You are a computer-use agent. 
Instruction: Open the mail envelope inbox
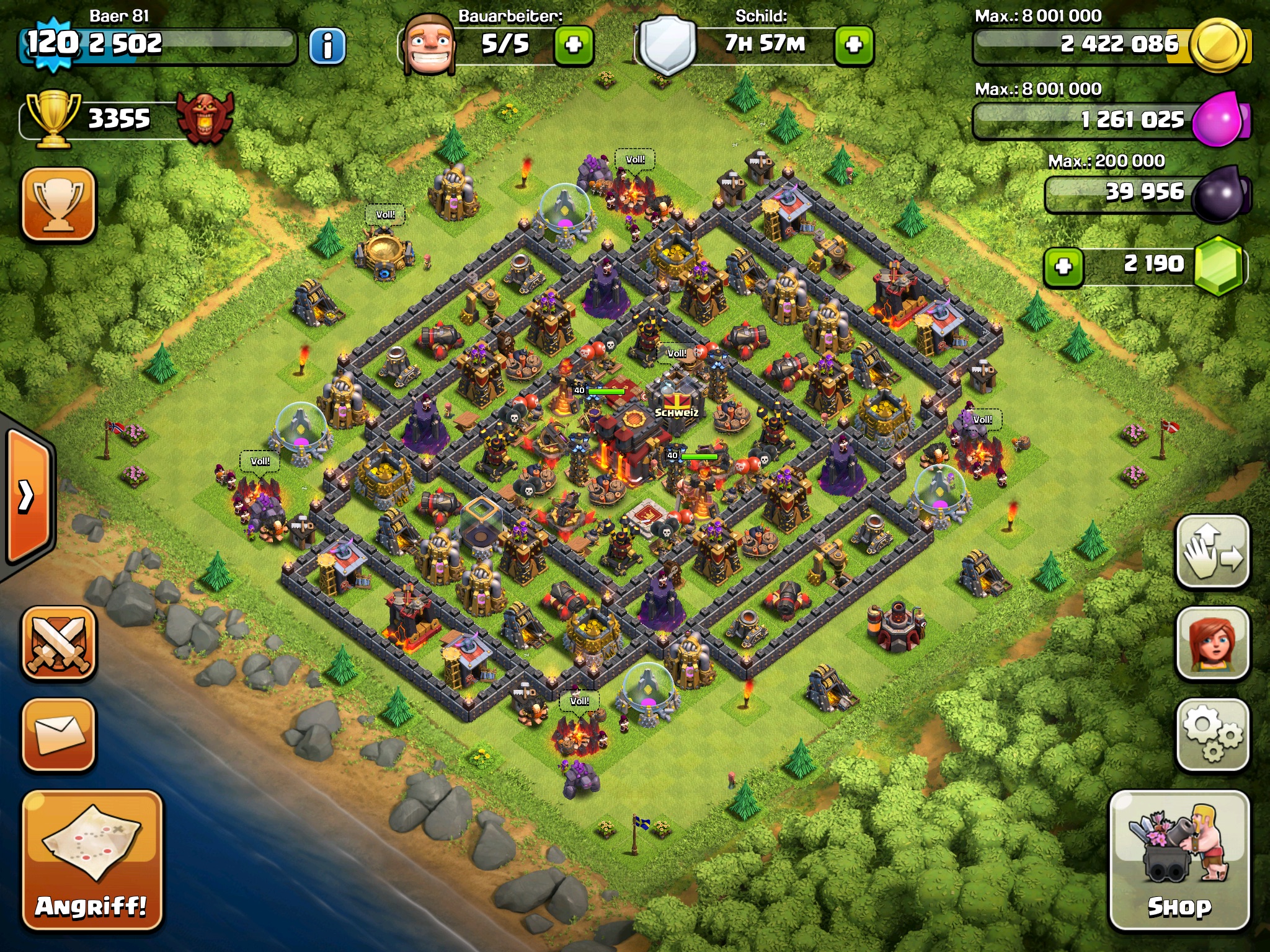(x=59, y=734)
